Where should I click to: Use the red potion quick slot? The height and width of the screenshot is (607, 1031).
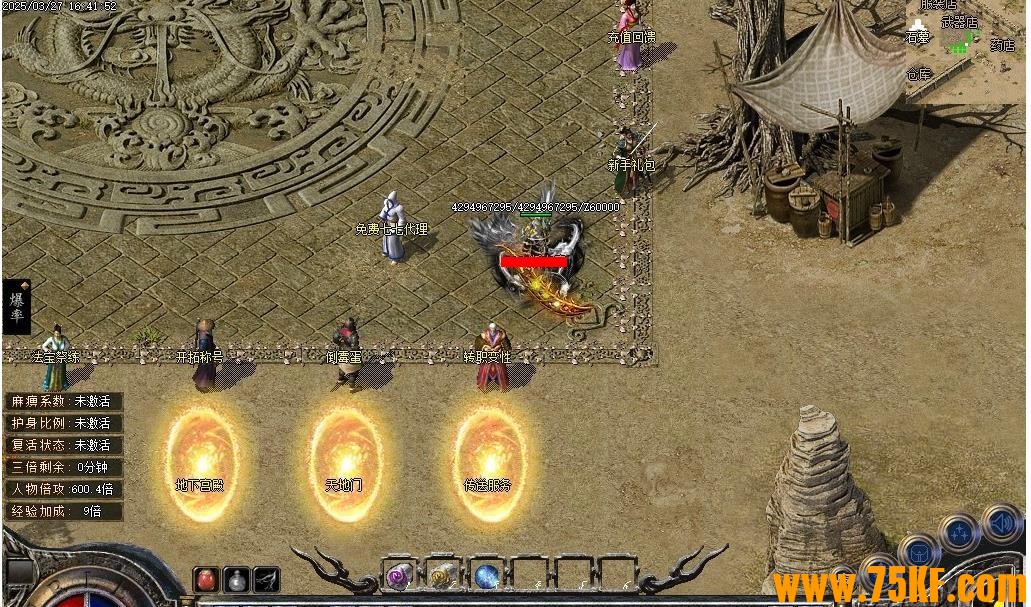(x=207, y=579)
